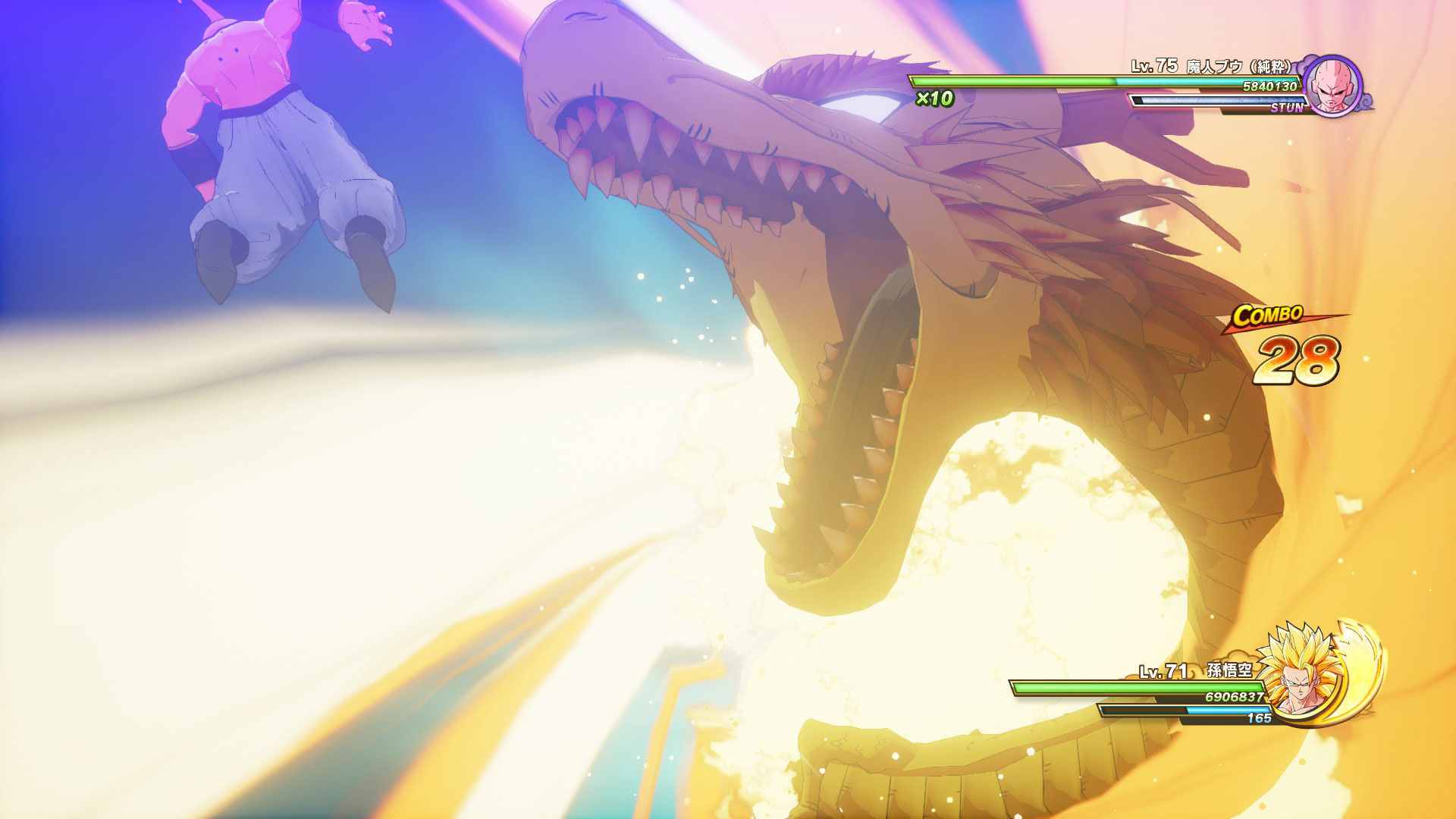Click Kid Buu's enemy portrait icon
The width and height of the screenshot is (1456, 819).
[1332, 85]
